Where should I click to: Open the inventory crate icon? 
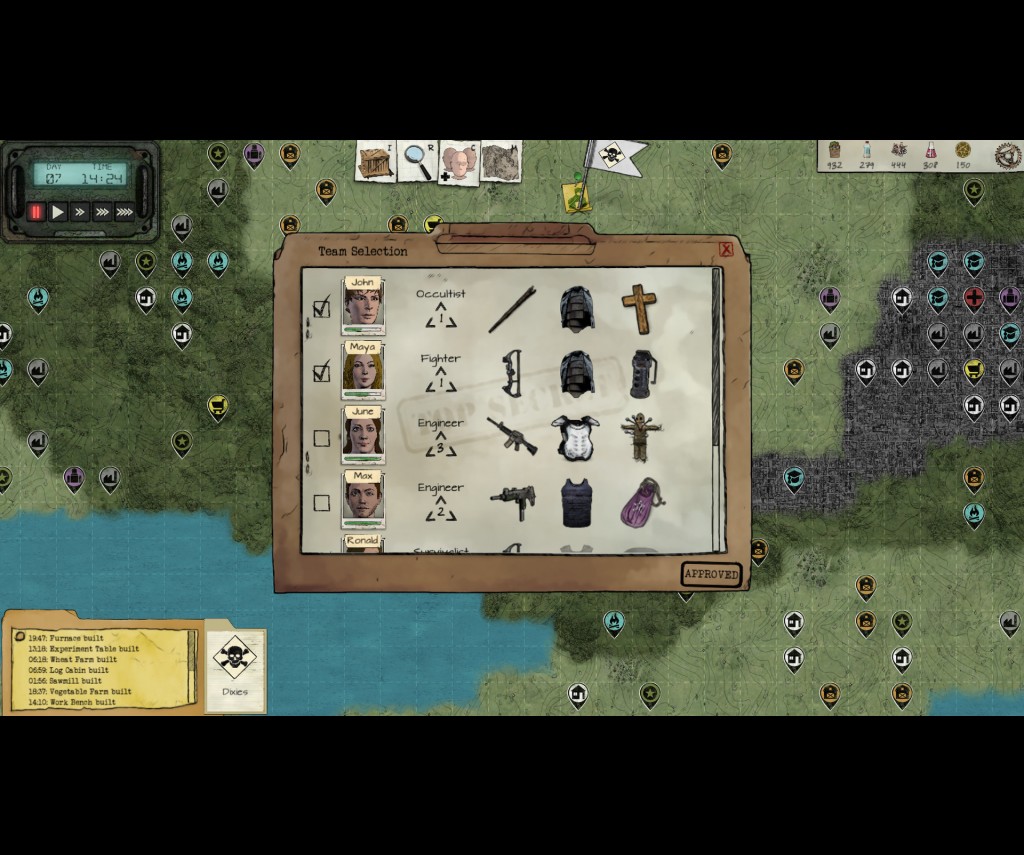(376, 162)
